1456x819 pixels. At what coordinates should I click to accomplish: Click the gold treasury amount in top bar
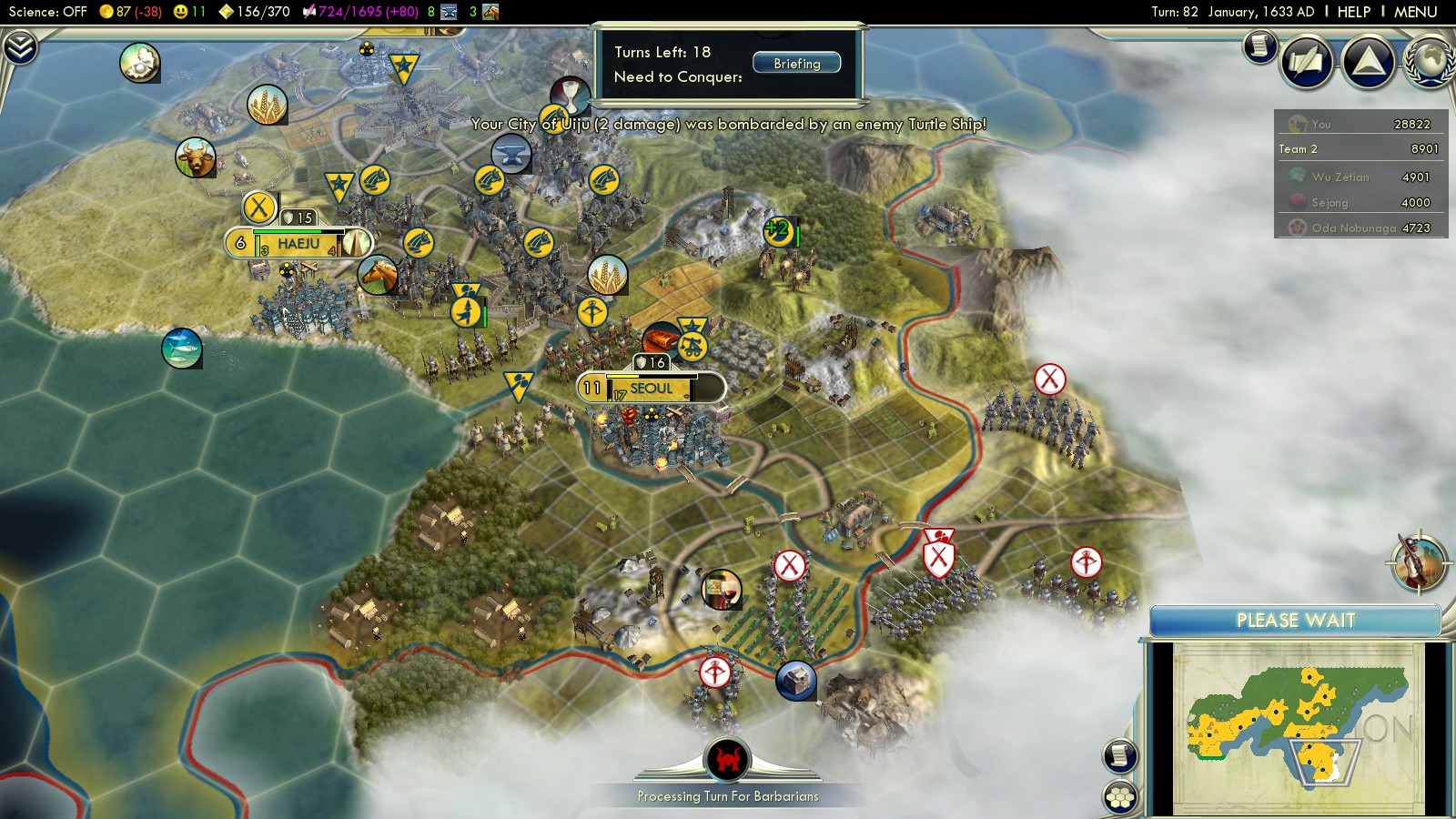pyautogui.click(x=130, y=12)
